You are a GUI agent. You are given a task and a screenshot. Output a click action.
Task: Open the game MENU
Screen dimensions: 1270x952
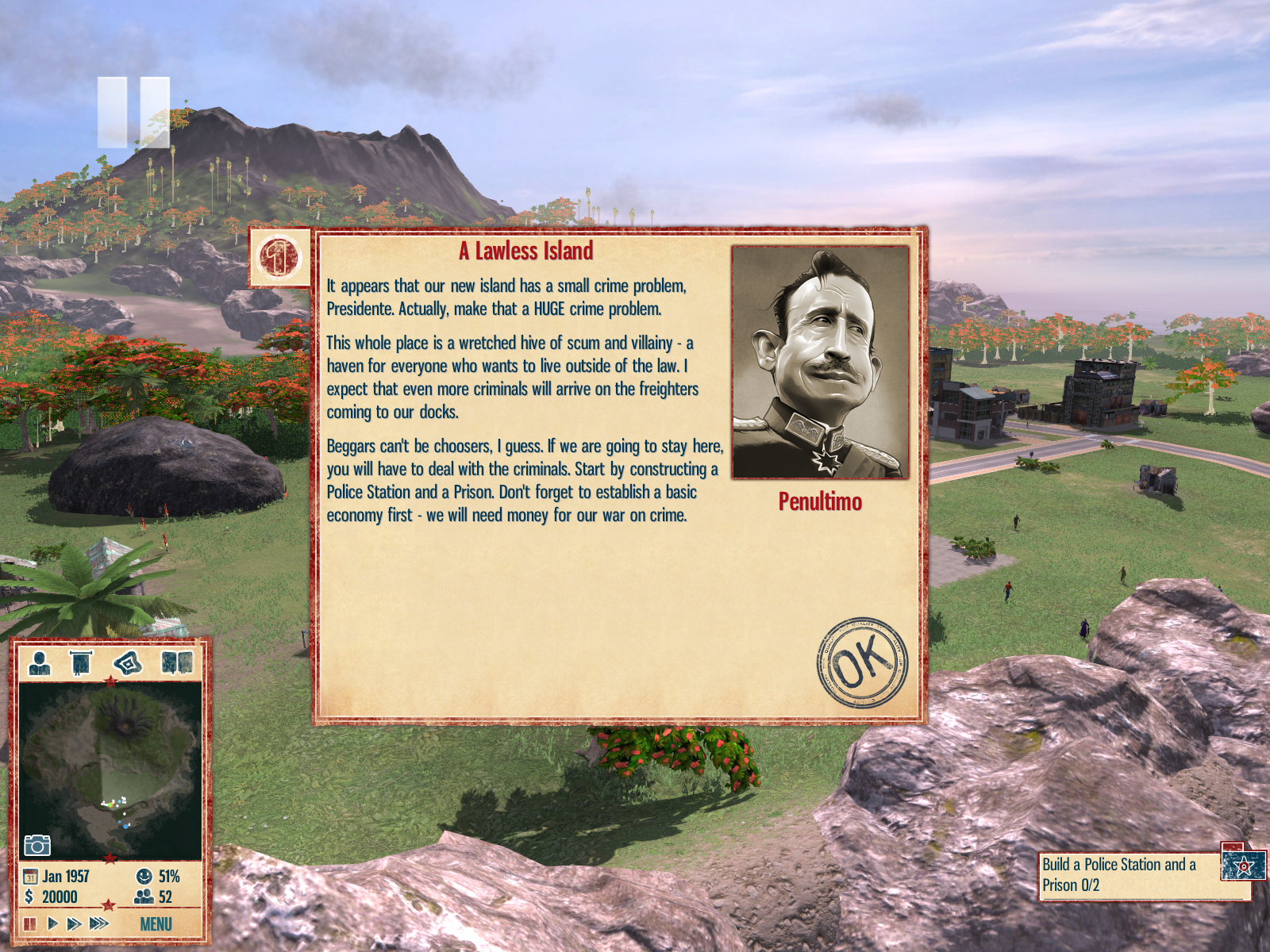[156, 924]
